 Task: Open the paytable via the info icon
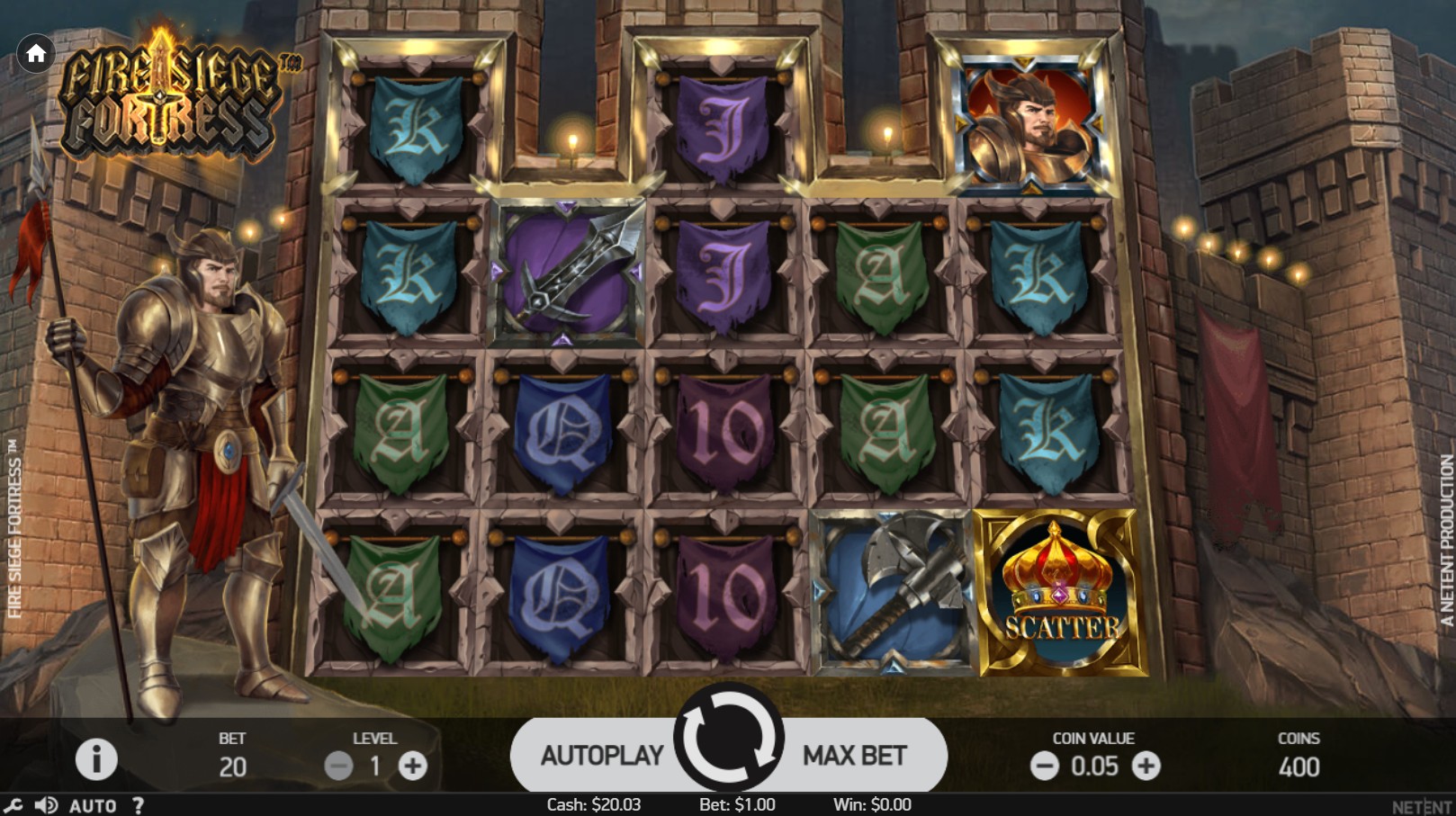[95, 757]
